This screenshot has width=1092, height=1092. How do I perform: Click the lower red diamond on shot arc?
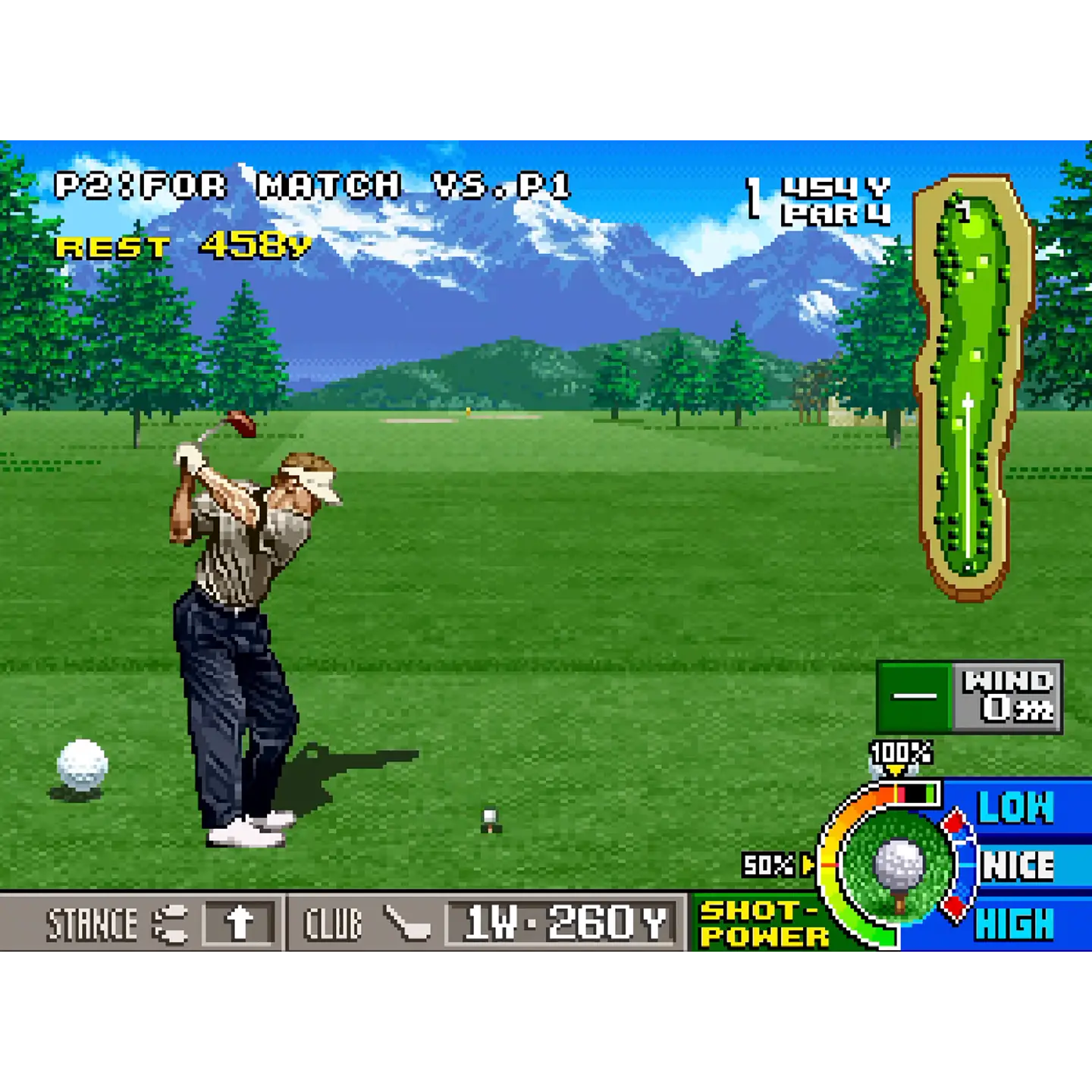click(x=955, y=908)
